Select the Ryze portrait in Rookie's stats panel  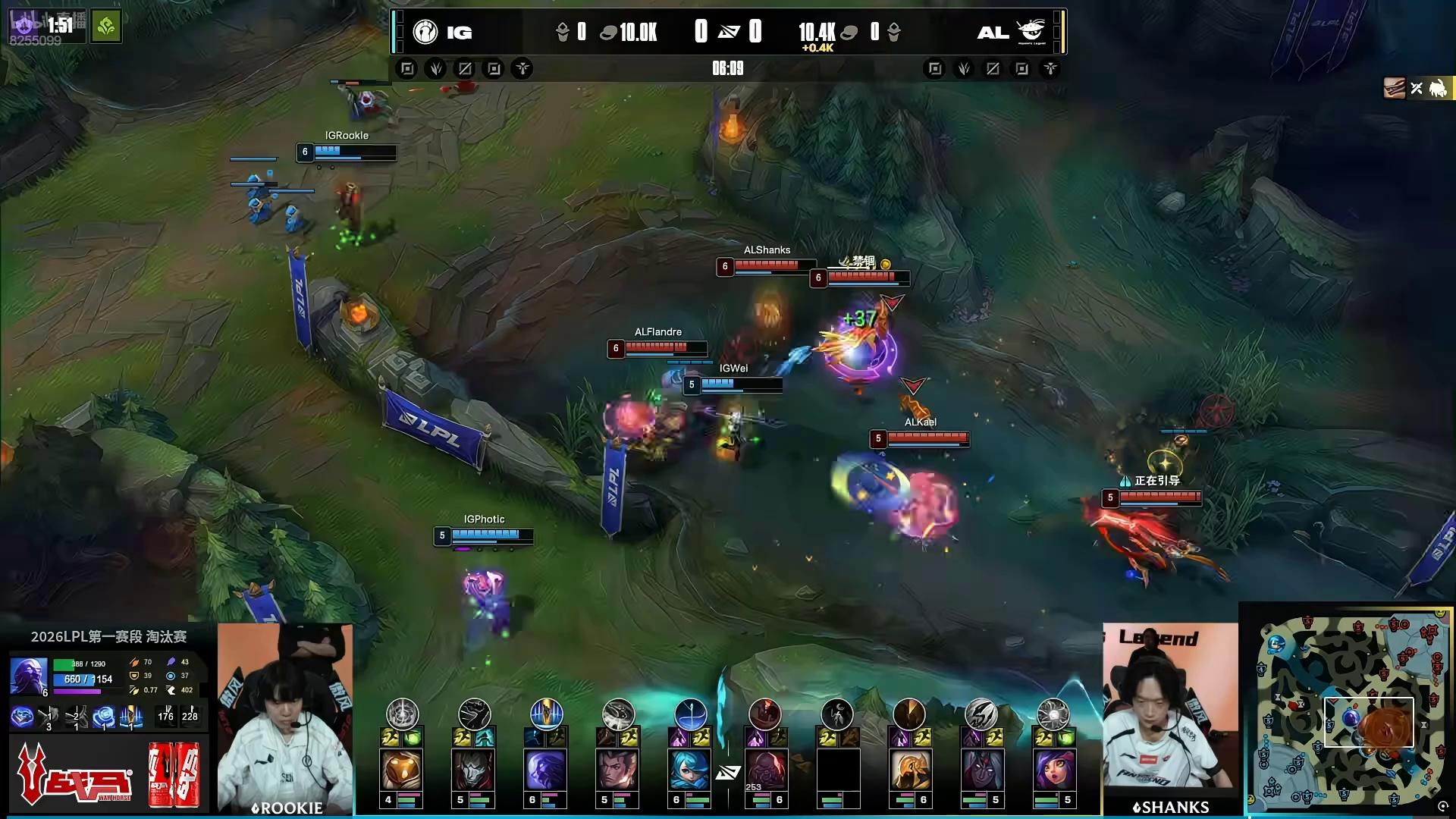29,676
